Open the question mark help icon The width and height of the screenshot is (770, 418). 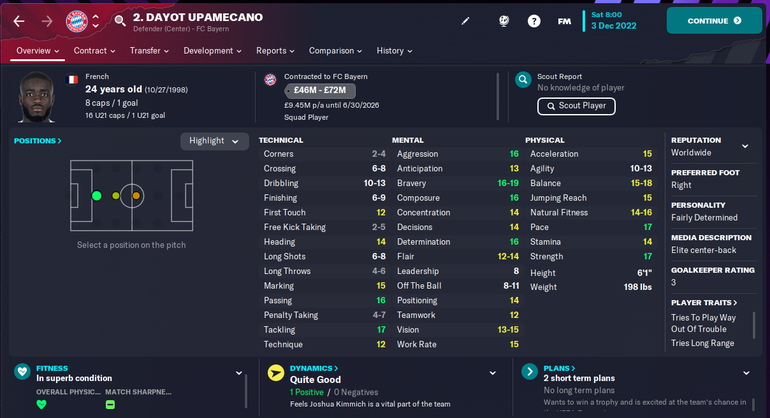[534, 20]
